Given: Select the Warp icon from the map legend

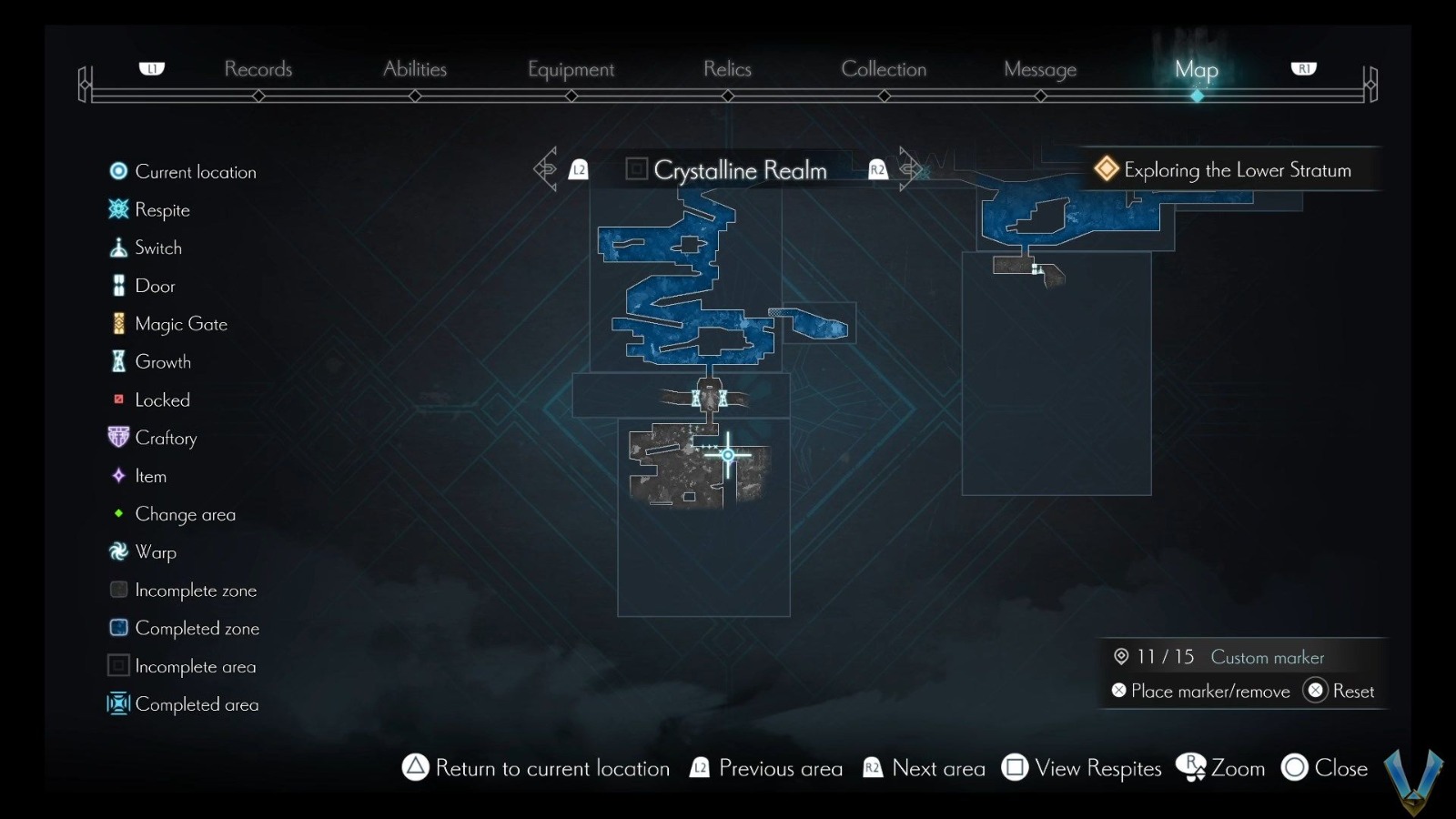Looking at the screenshot, I should coord(118,551).
